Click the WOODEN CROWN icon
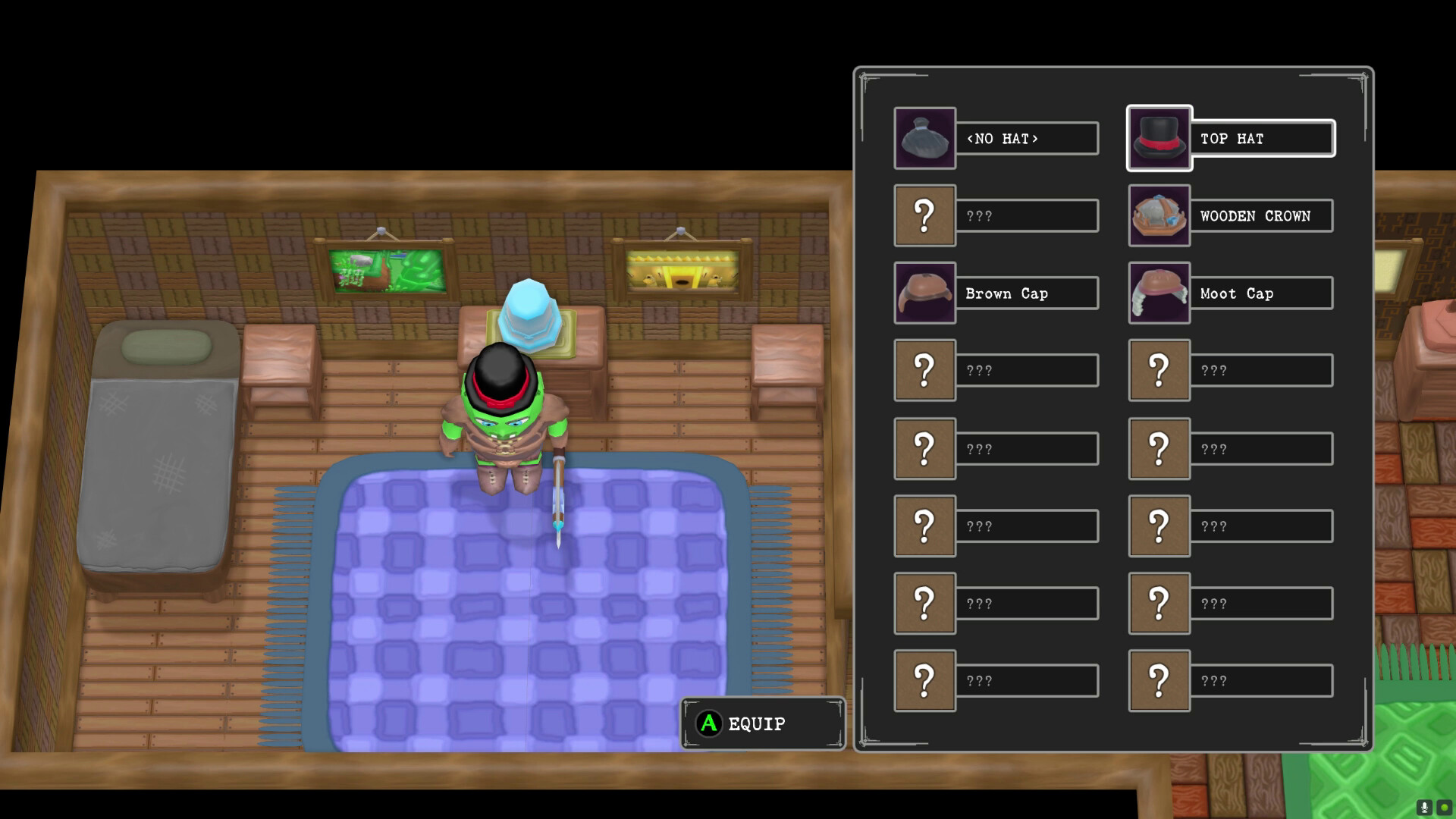This screenshot has height=819, width=1456. click(x=1159, y=215)
